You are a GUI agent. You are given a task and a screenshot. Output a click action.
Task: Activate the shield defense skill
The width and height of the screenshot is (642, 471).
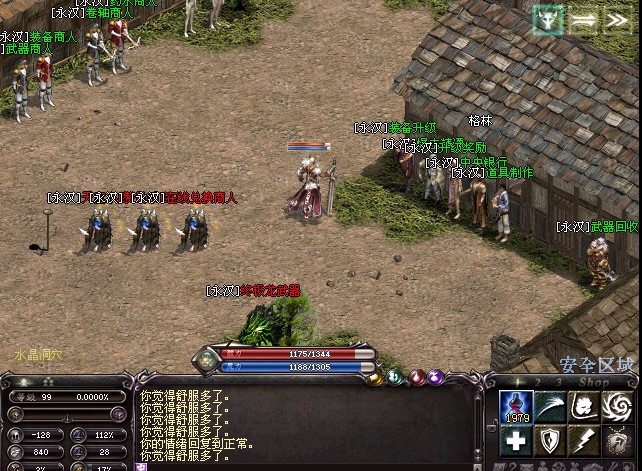550,440
